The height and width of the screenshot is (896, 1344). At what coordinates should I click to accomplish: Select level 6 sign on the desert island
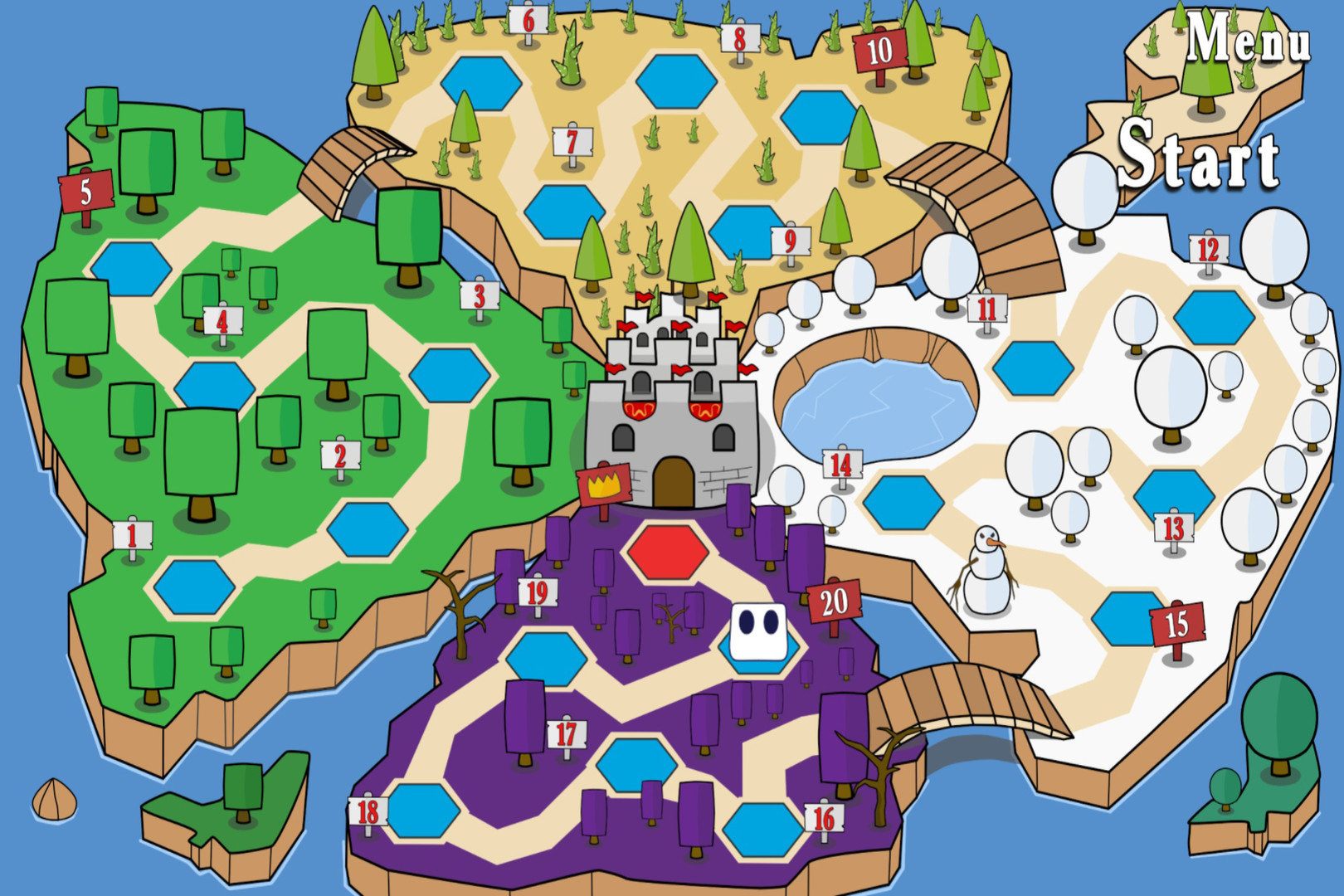tap(528, 21)
